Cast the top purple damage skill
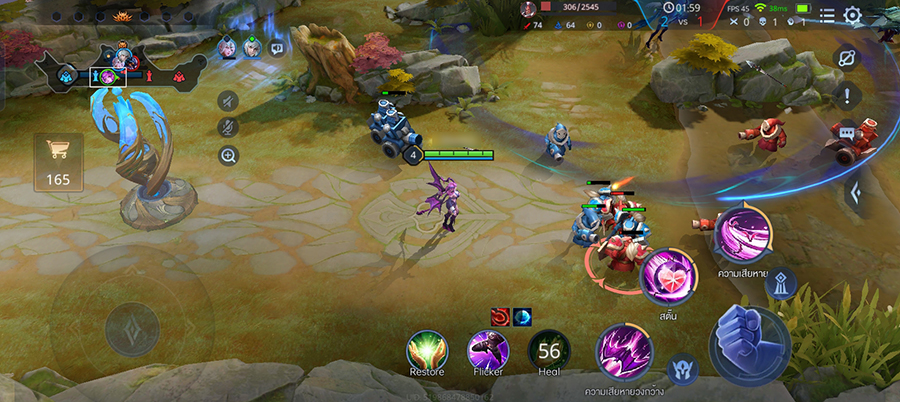Image resolution: width=900 pixels, height=402 pixels. tap(742, 232)
